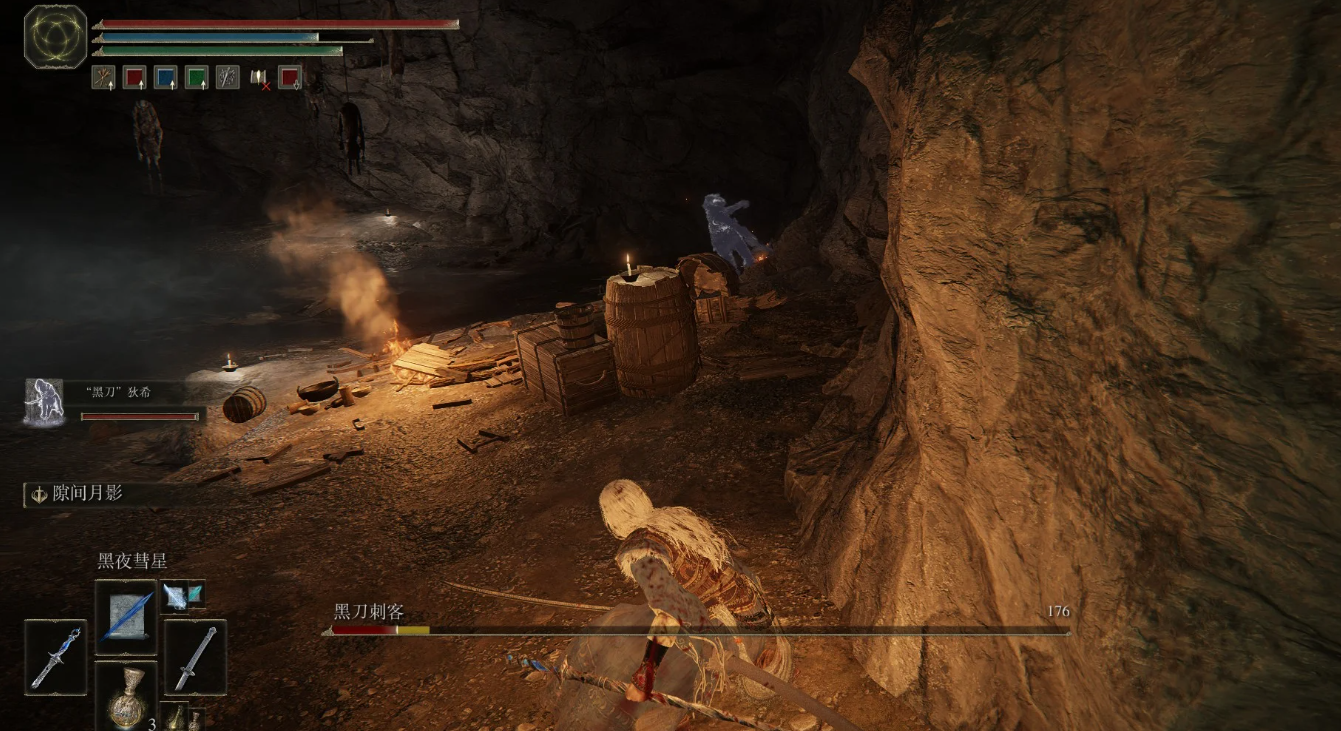
Task: Select the "黑刀"狄希 summon portrait
Action: 44,402
